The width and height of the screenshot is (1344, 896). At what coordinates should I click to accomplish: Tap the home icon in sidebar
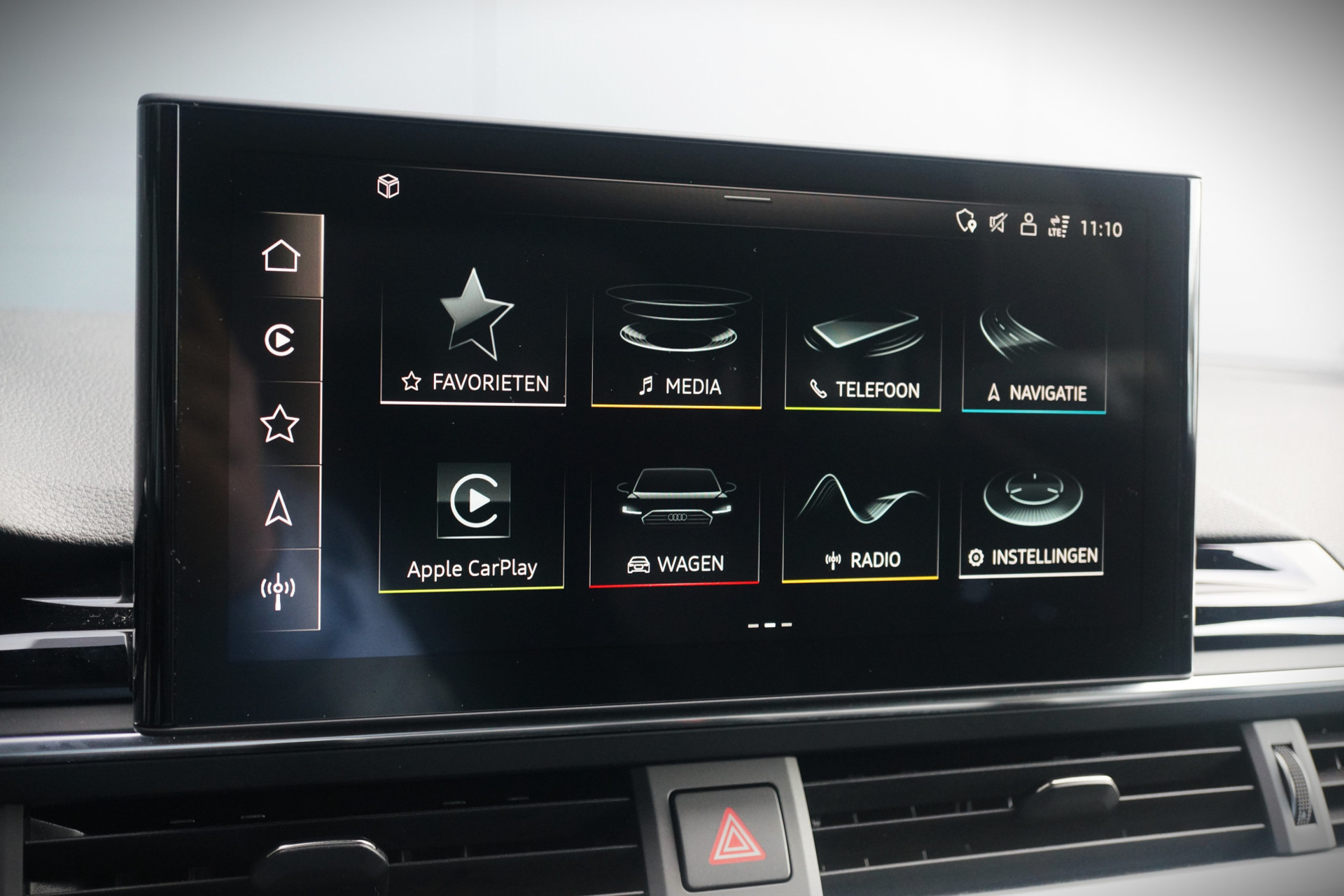281,255
